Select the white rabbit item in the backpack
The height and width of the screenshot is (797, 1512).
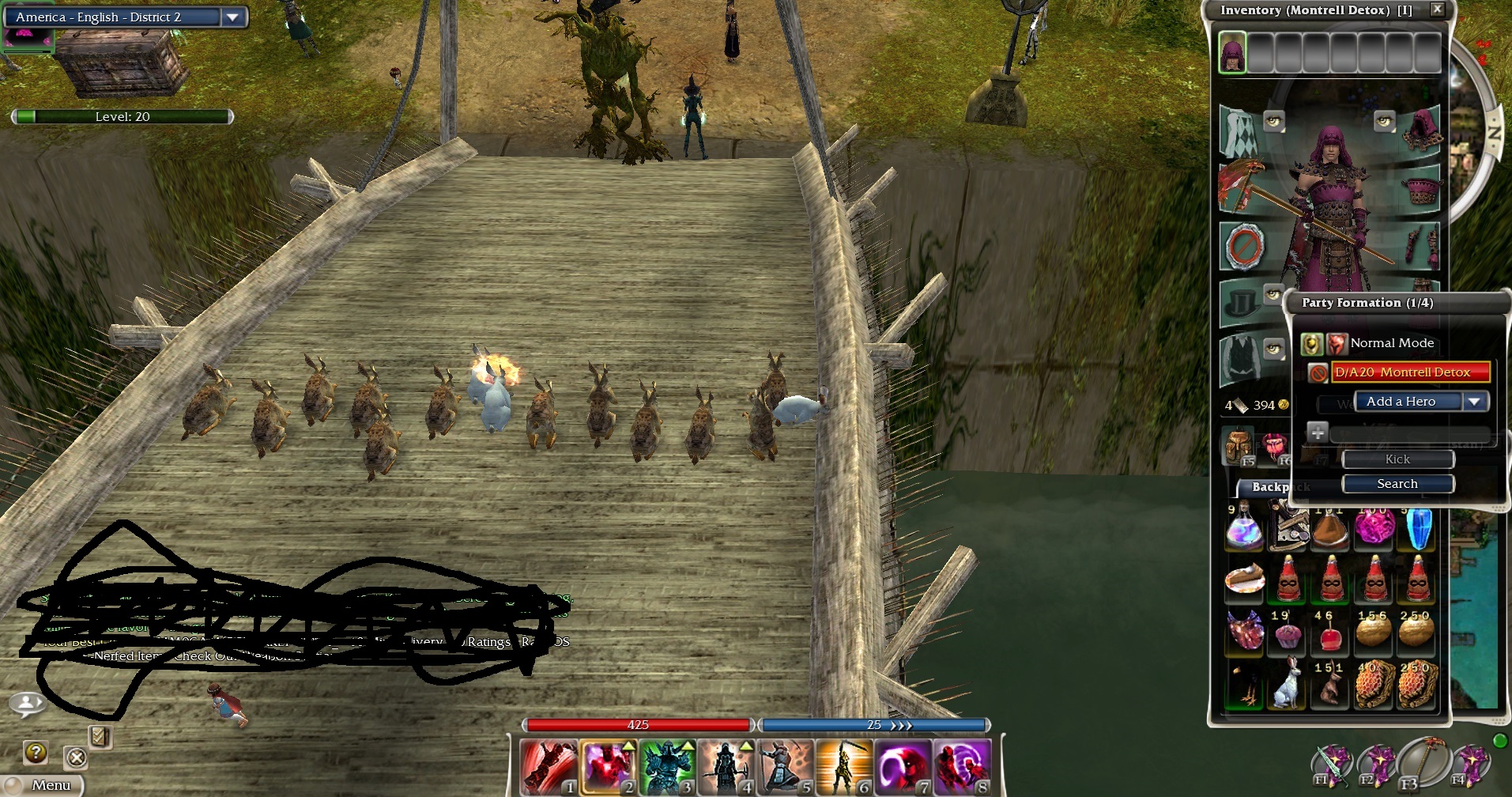(x=1287, y=685)
